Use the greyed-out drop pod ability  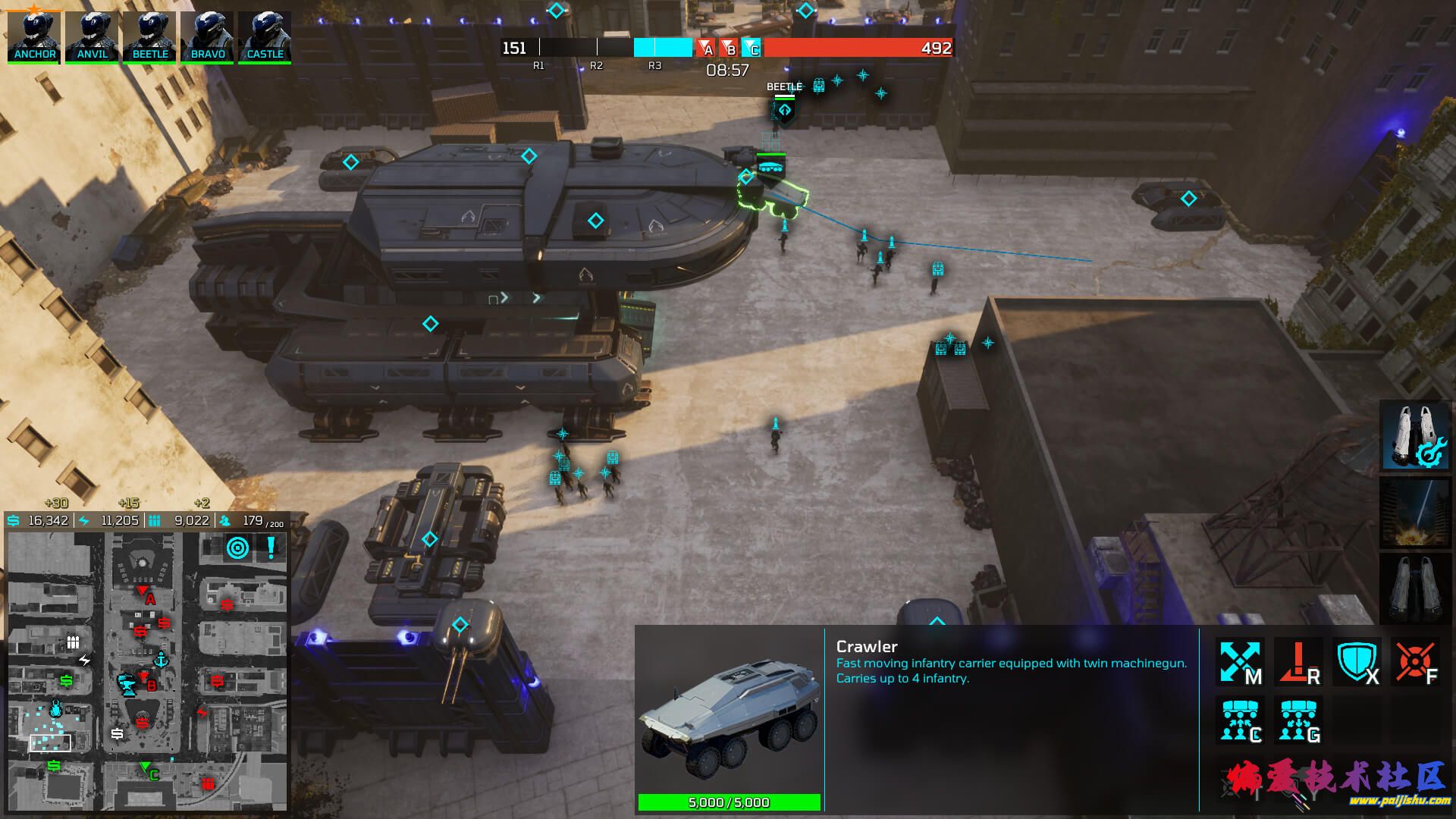coord(1414,588)
